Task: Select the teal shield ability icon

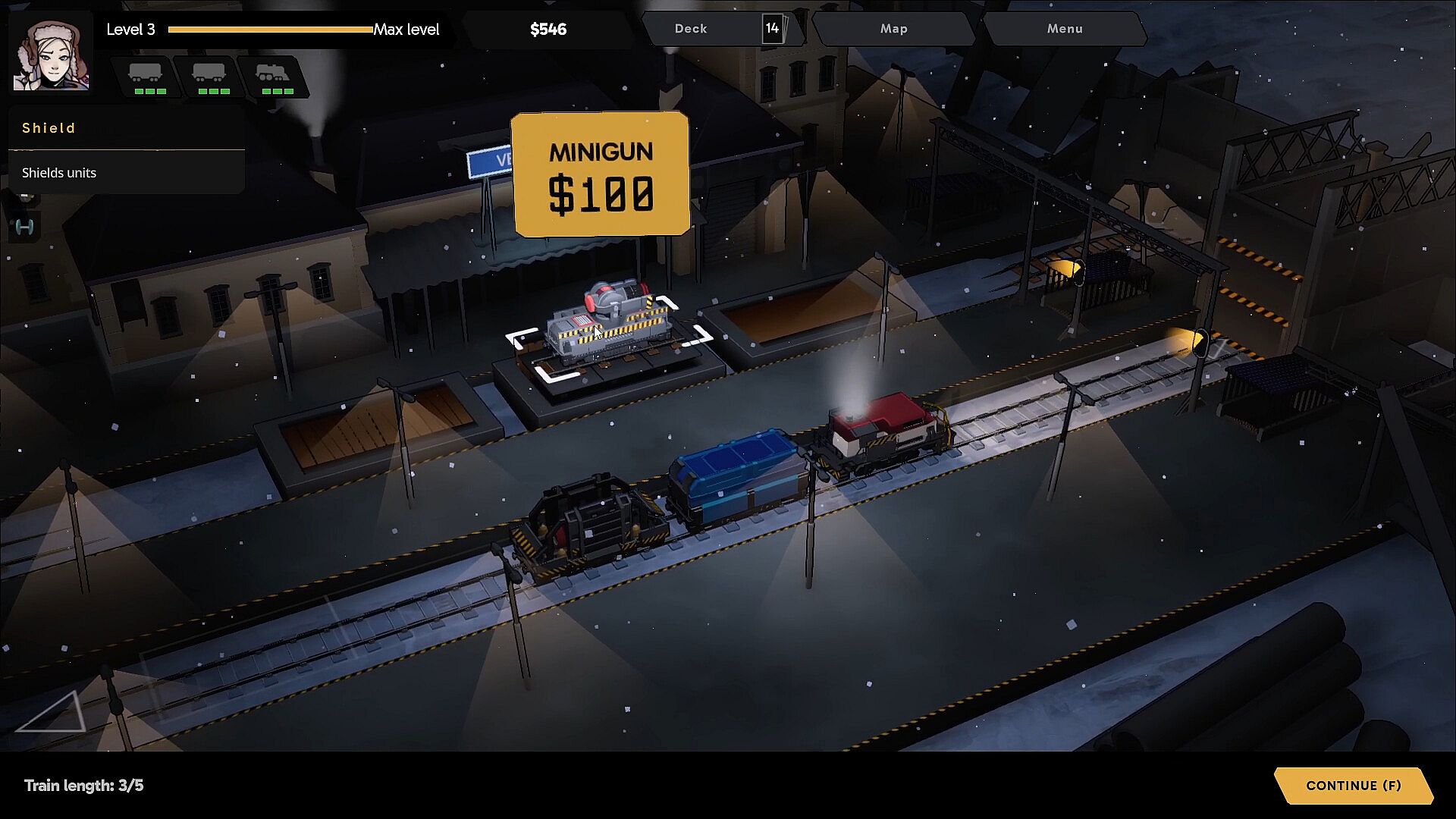Action: click(24, 227)
